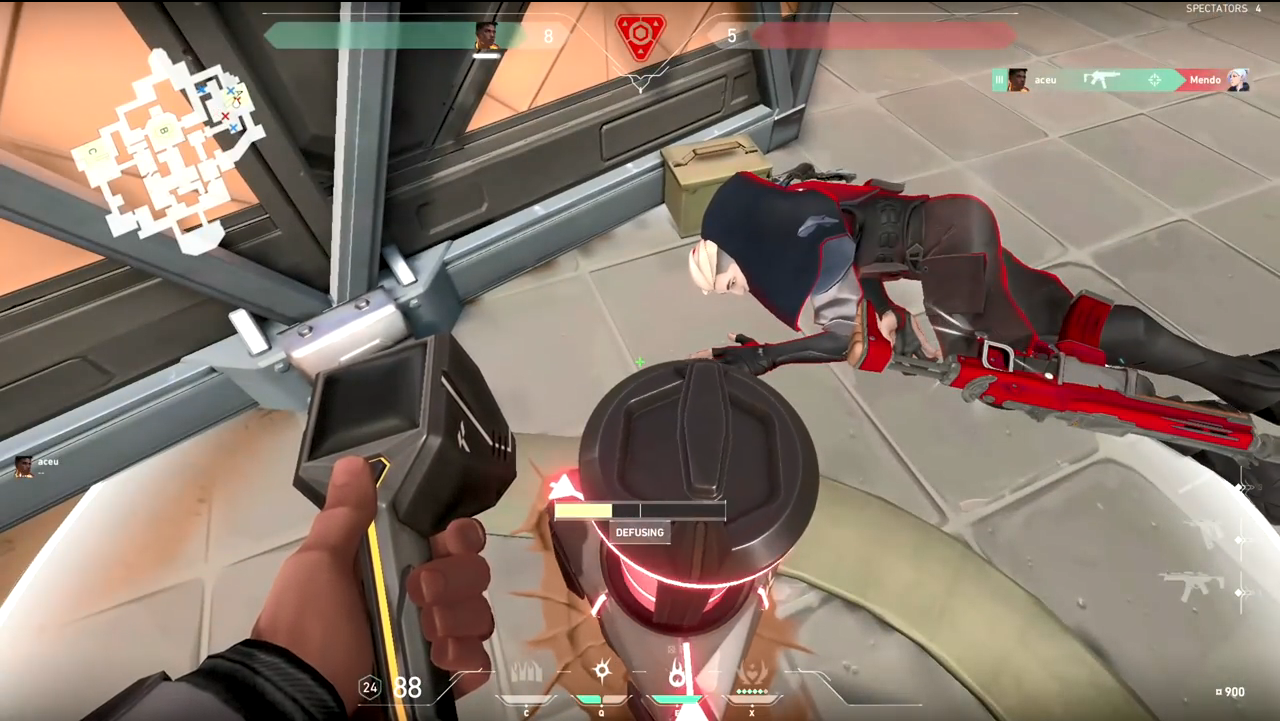Trigger the Run It Back ultimate icon
Screen dimensions: 1280x721
pyautogui.click(x=751, y=673)
